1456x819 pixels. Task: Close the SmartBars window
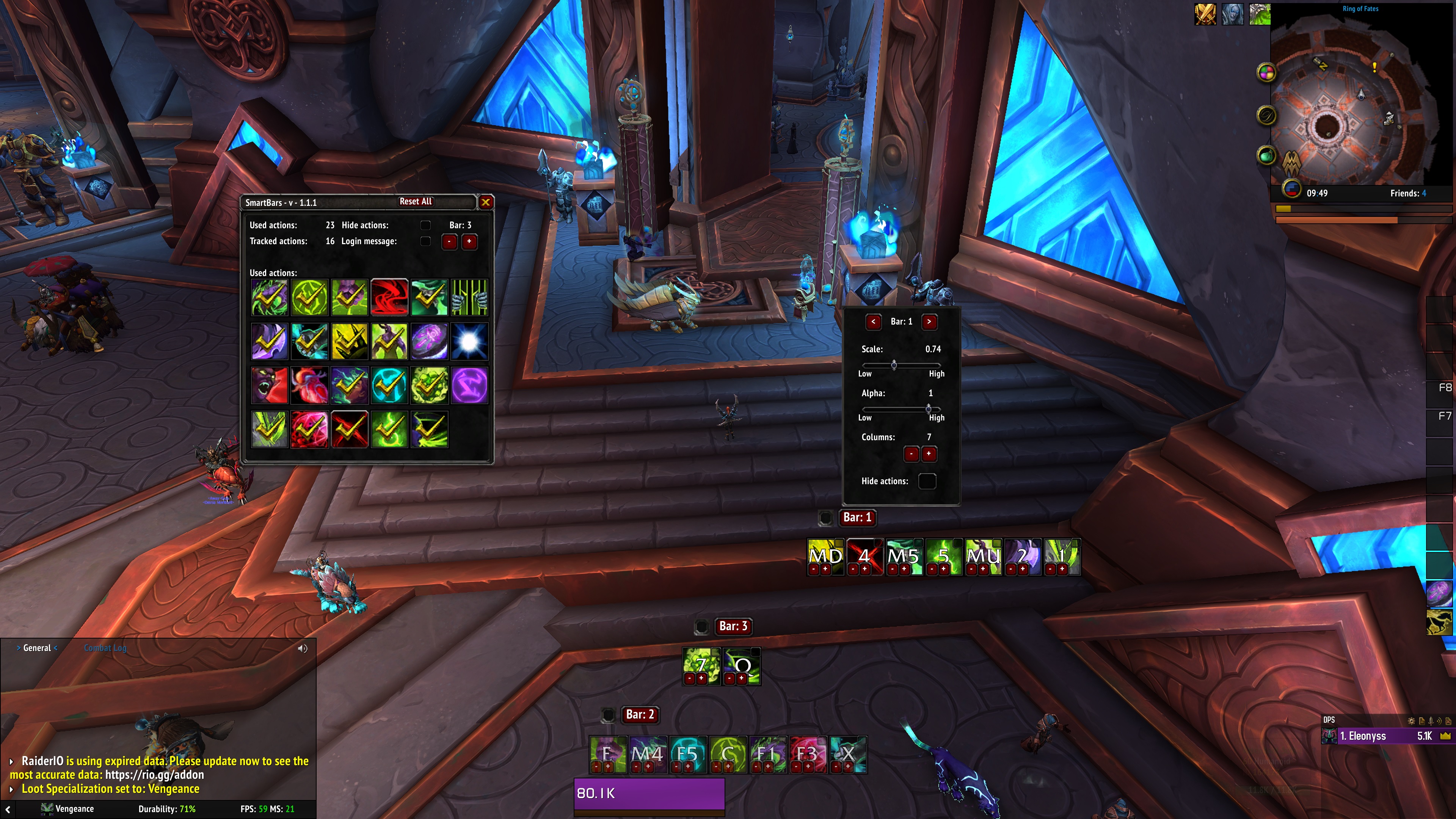coord(485,202)
